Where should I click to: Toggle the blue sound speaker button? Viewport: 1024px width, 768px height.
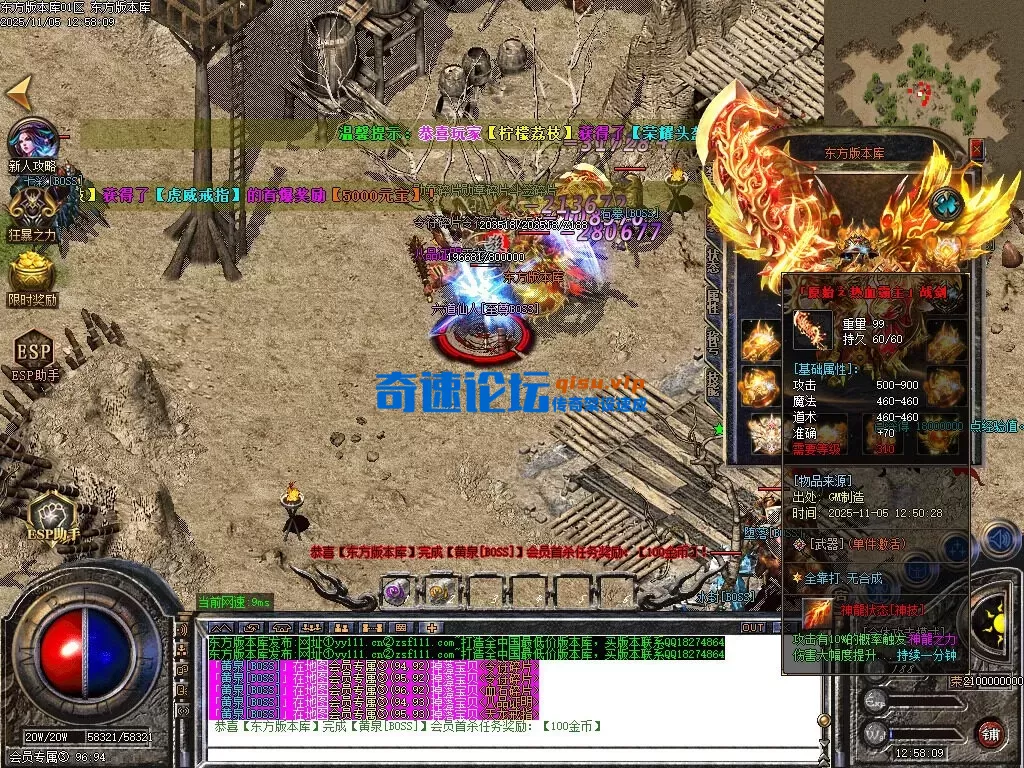998,540
